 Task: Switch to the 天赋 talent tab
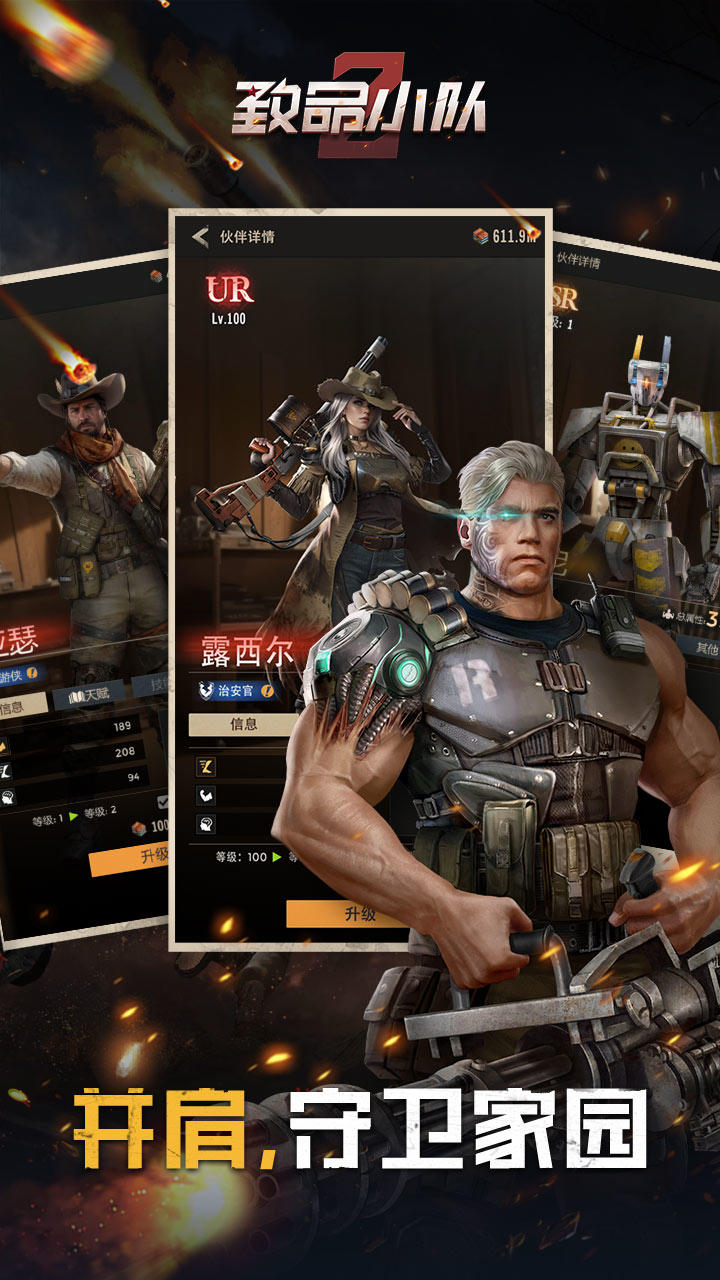(x=89, y=690)
